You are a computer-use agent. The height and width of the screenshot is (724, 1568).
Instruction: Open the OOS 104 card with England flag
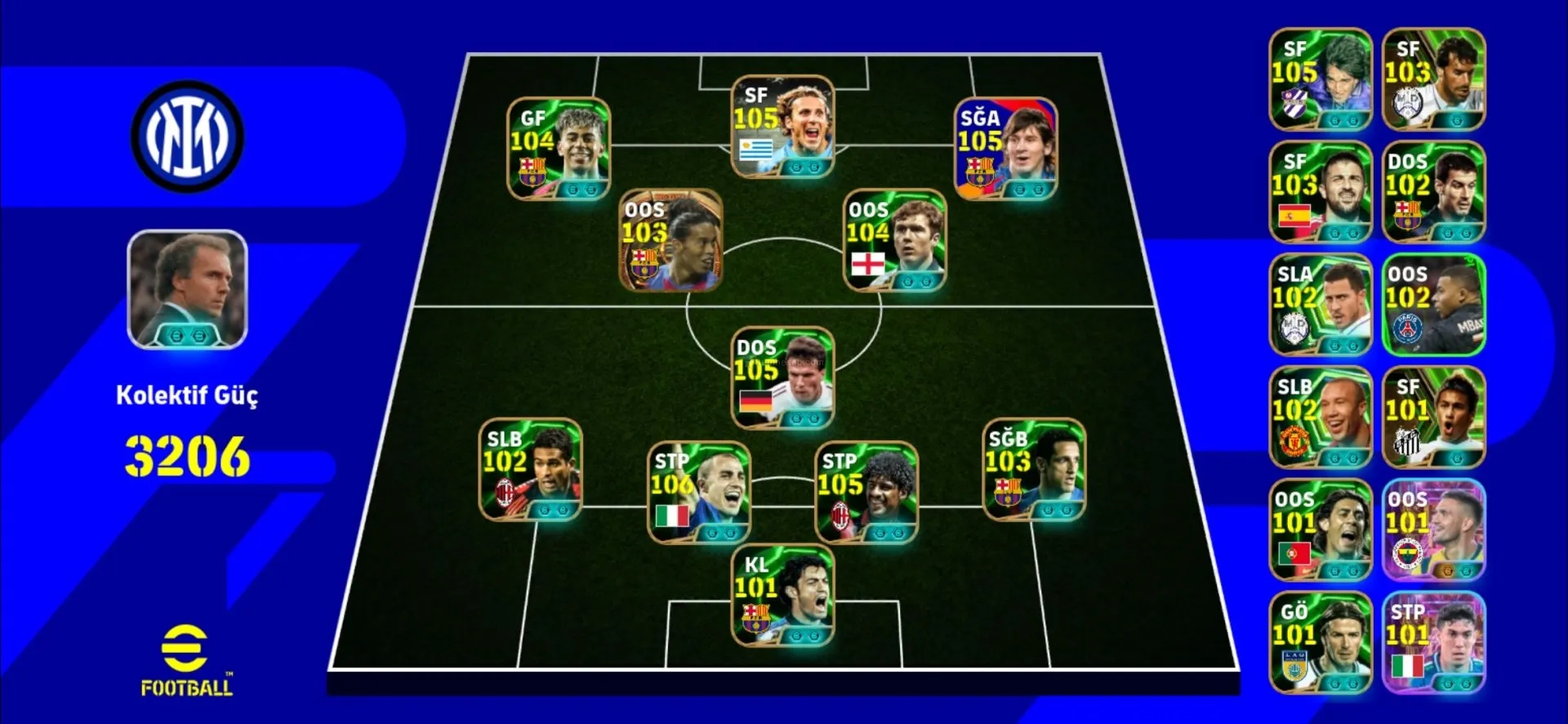tap(894, 240)
